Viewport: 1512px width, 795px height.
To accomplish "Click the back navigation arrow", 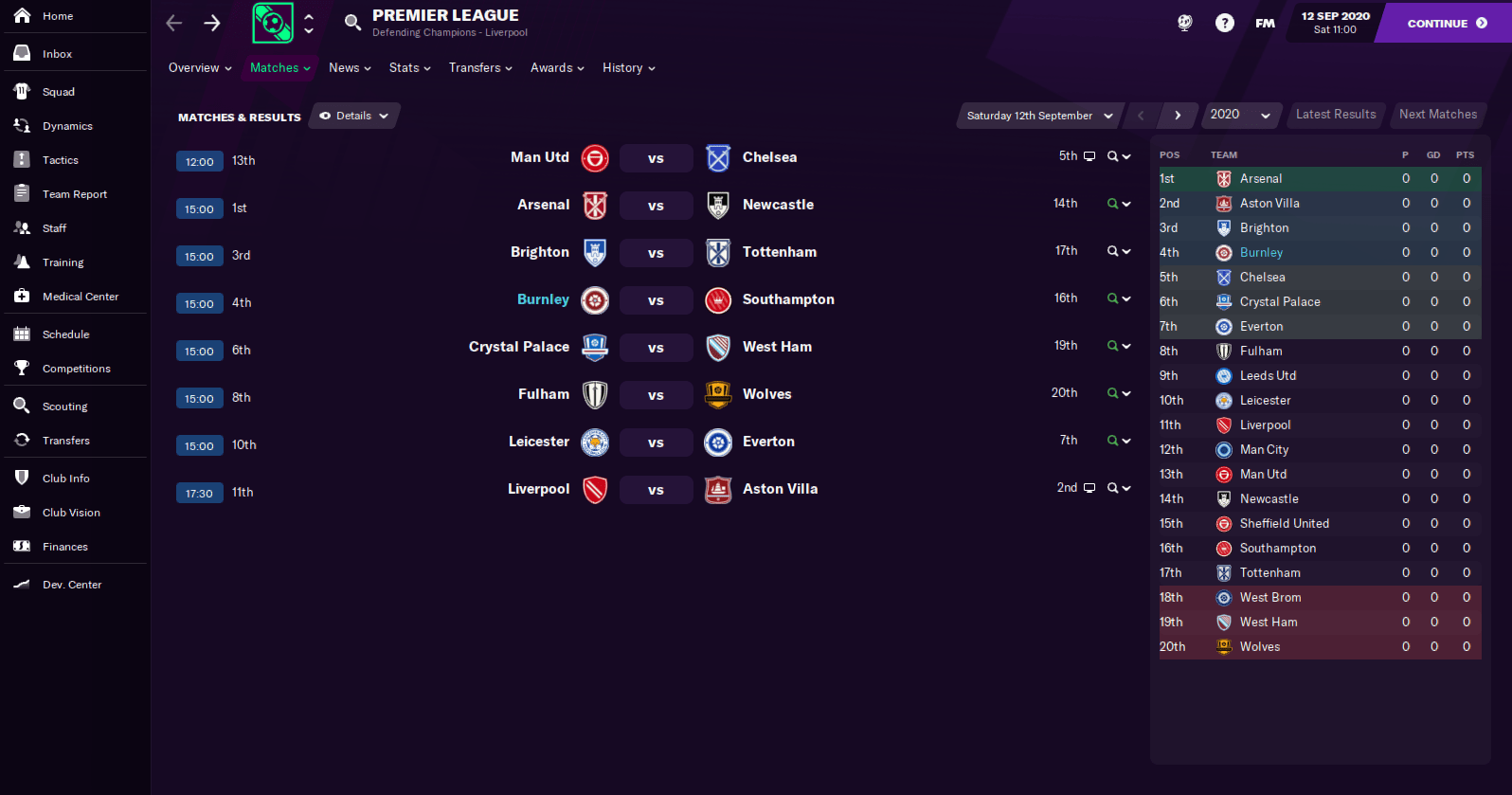I will tap(173, 22).
